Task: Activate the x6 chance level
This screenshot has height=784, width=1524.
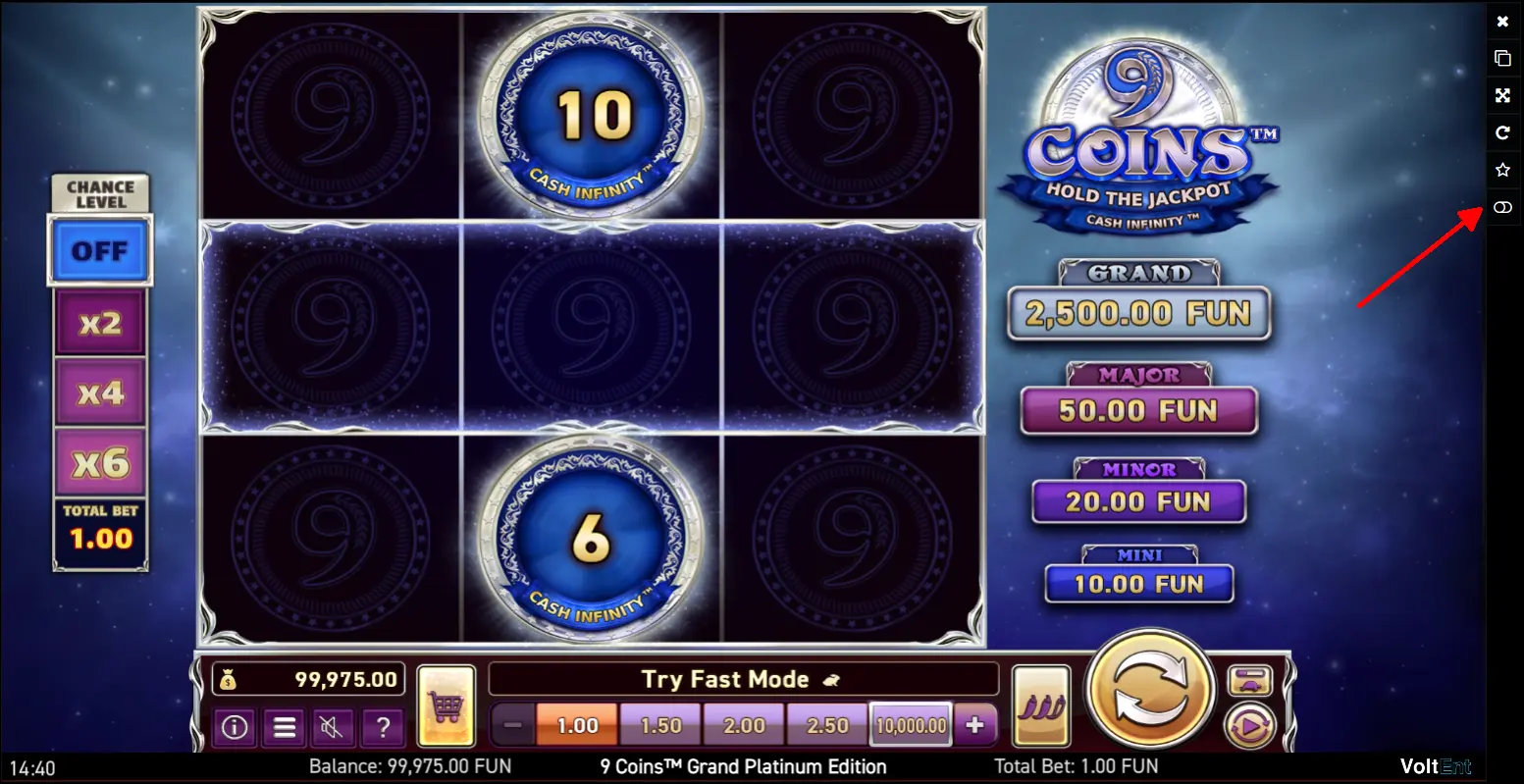Action: pos(100,463)
